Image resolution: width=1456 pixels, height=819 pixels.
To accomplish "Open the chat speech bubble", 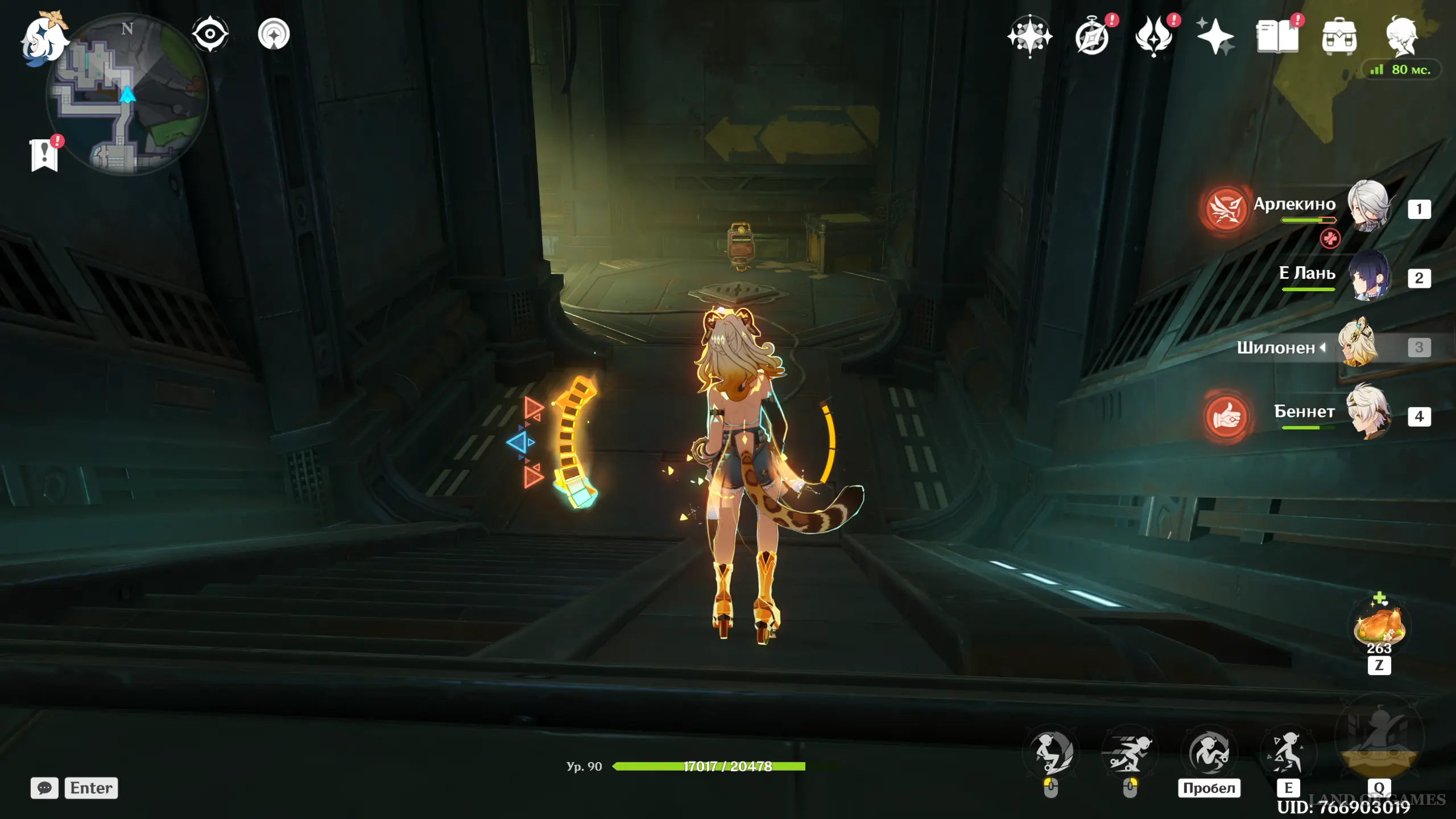I will click(x=44, y=788).
